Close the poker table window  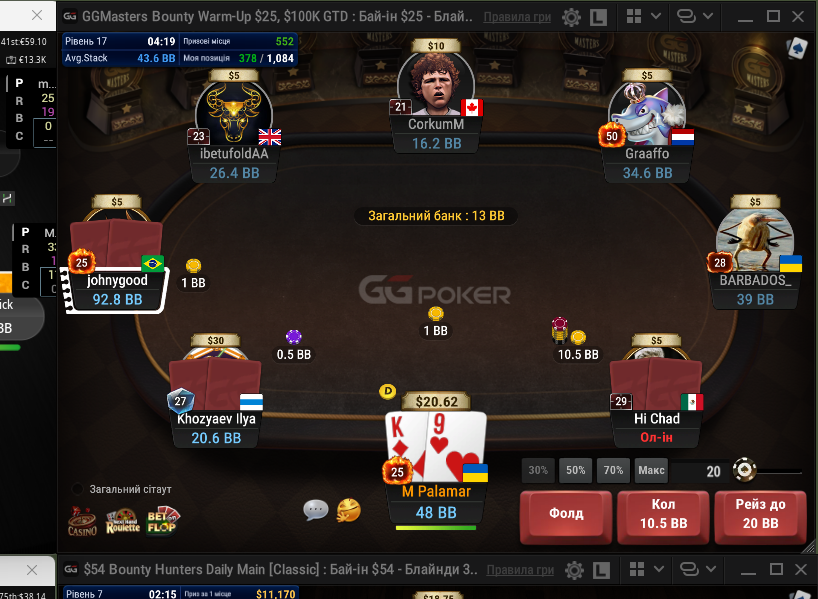[800, 17]
